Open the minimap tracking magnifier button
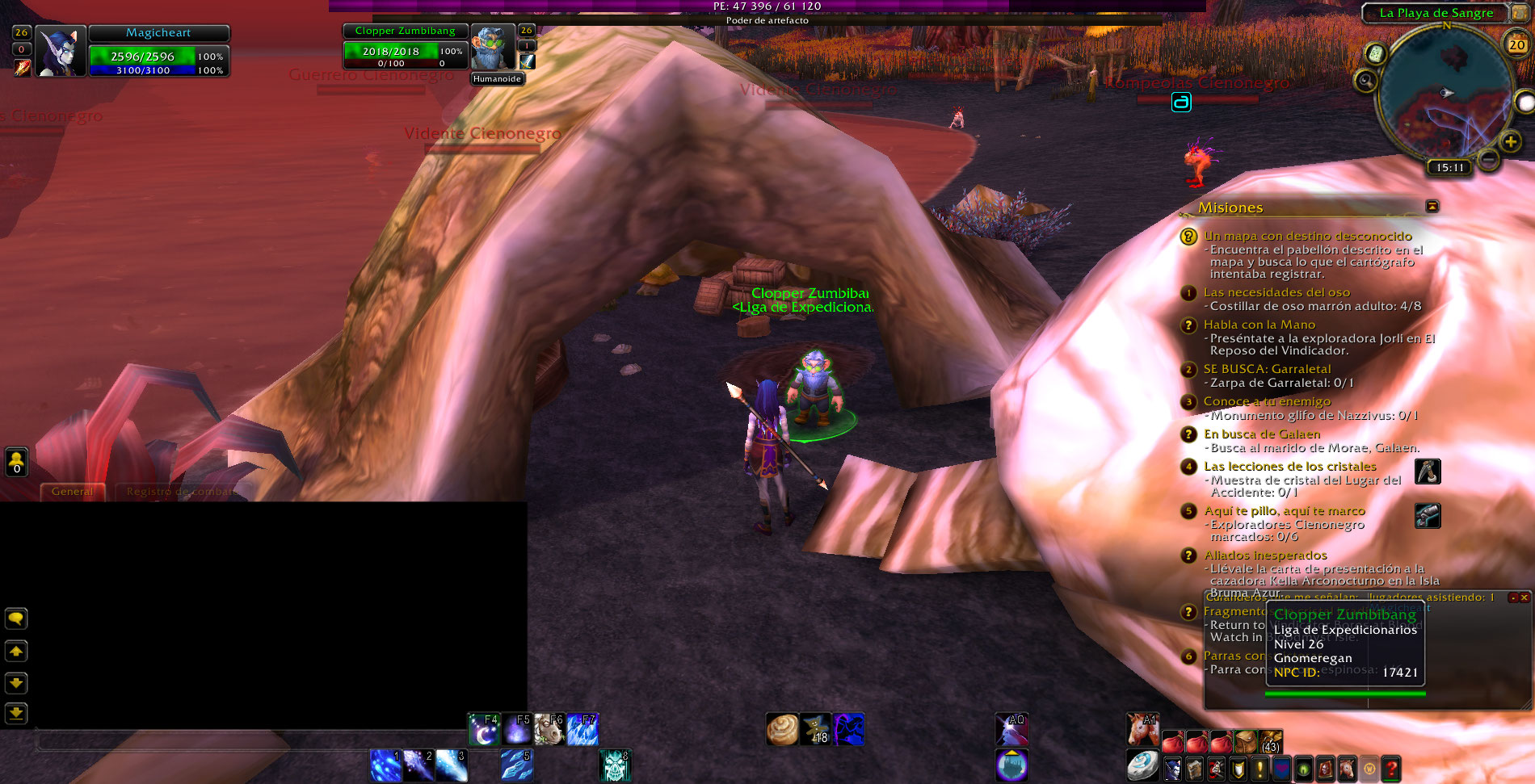 [x=1365, y=81]
